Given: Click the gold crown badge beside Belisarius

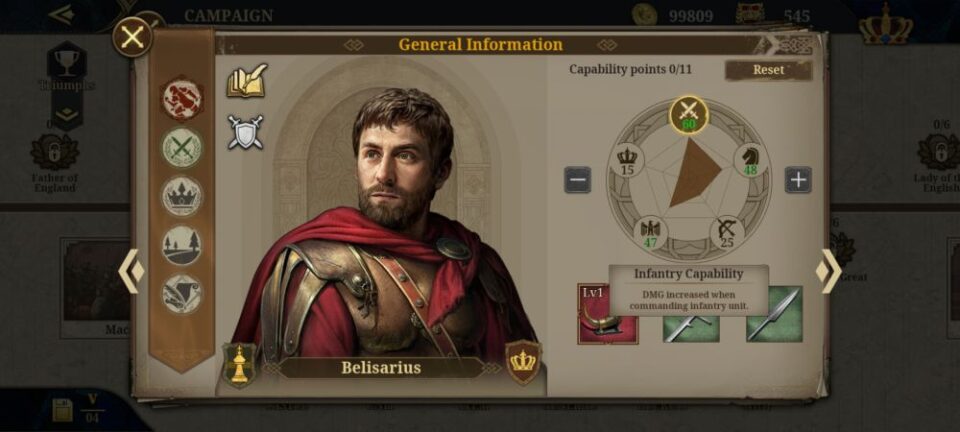Looking at the screenshot, I should (523, 362).
